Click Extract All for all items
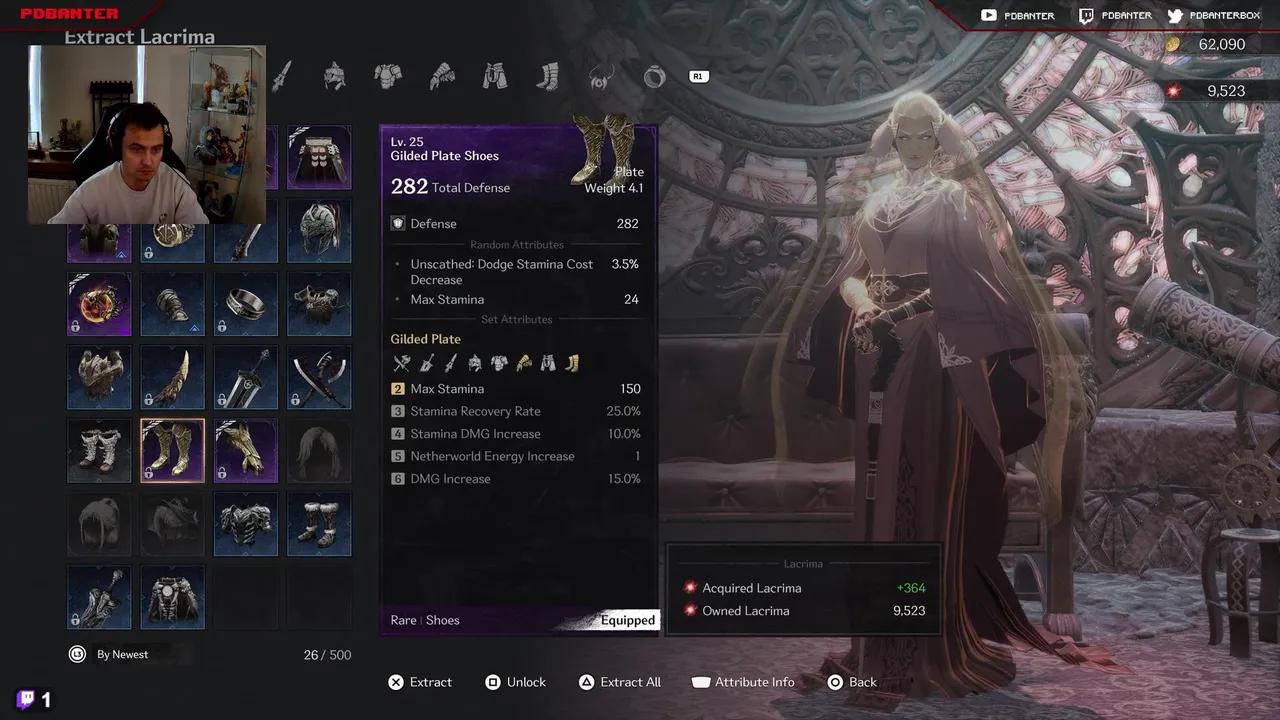The image size is (1280, 720). (x=621, y=681)
